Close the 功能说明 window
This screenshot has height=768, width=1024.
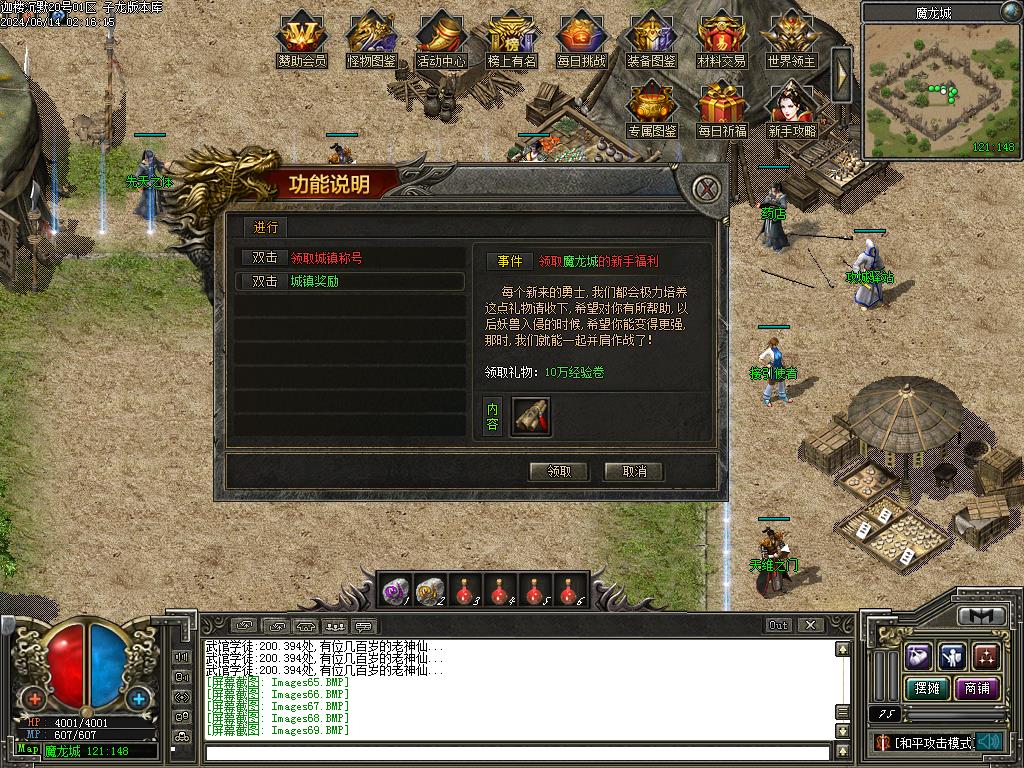[708, 188]
